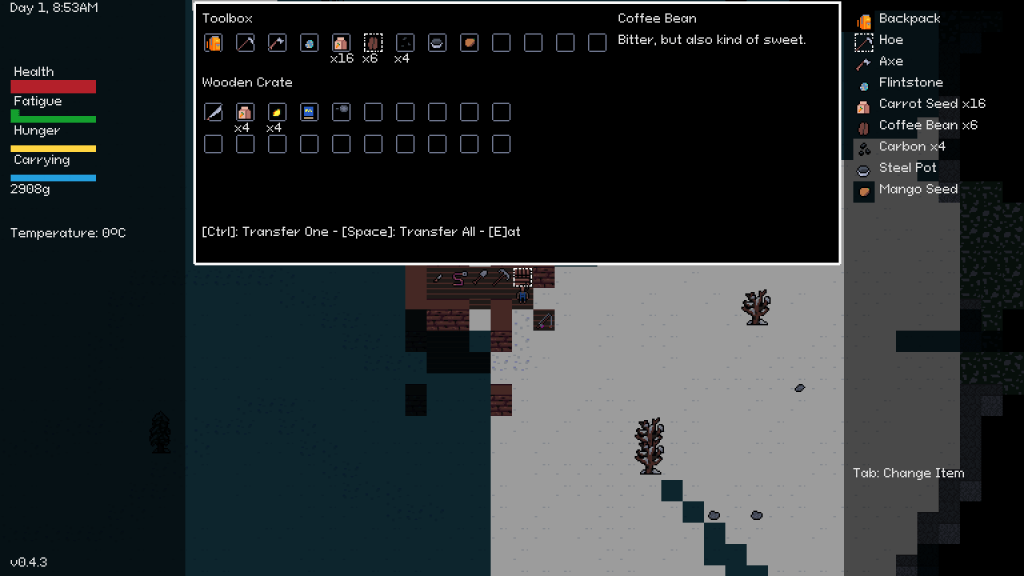The height and width of the screenshot is (576, 1024).
Task: Select the backpack slot in the Toolbox
Action: pyautogui.click(x=213, y=43)
